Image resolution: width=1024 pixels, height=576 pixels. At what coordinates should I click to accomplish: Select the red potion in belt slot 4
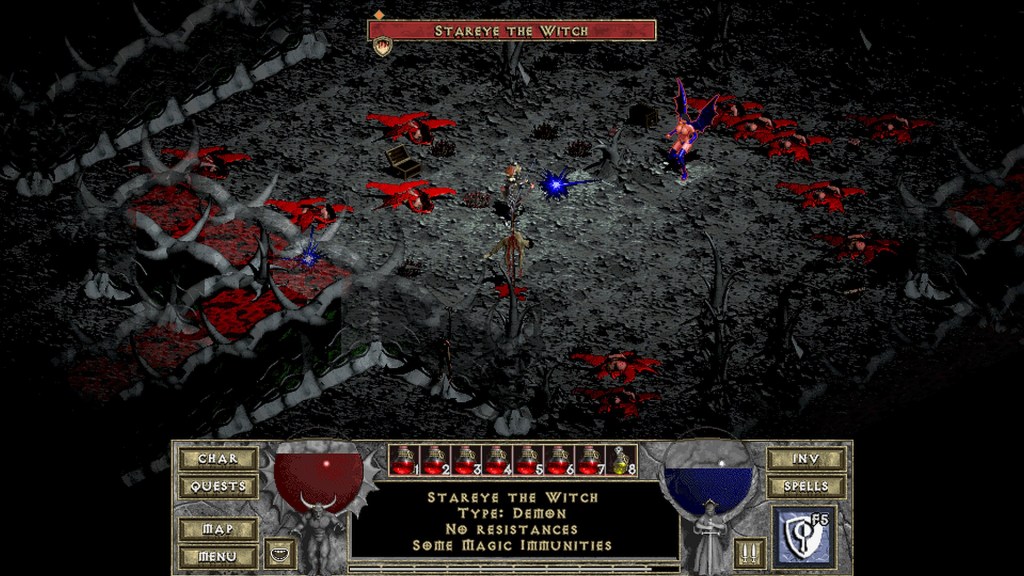click(x=496, y=460)
